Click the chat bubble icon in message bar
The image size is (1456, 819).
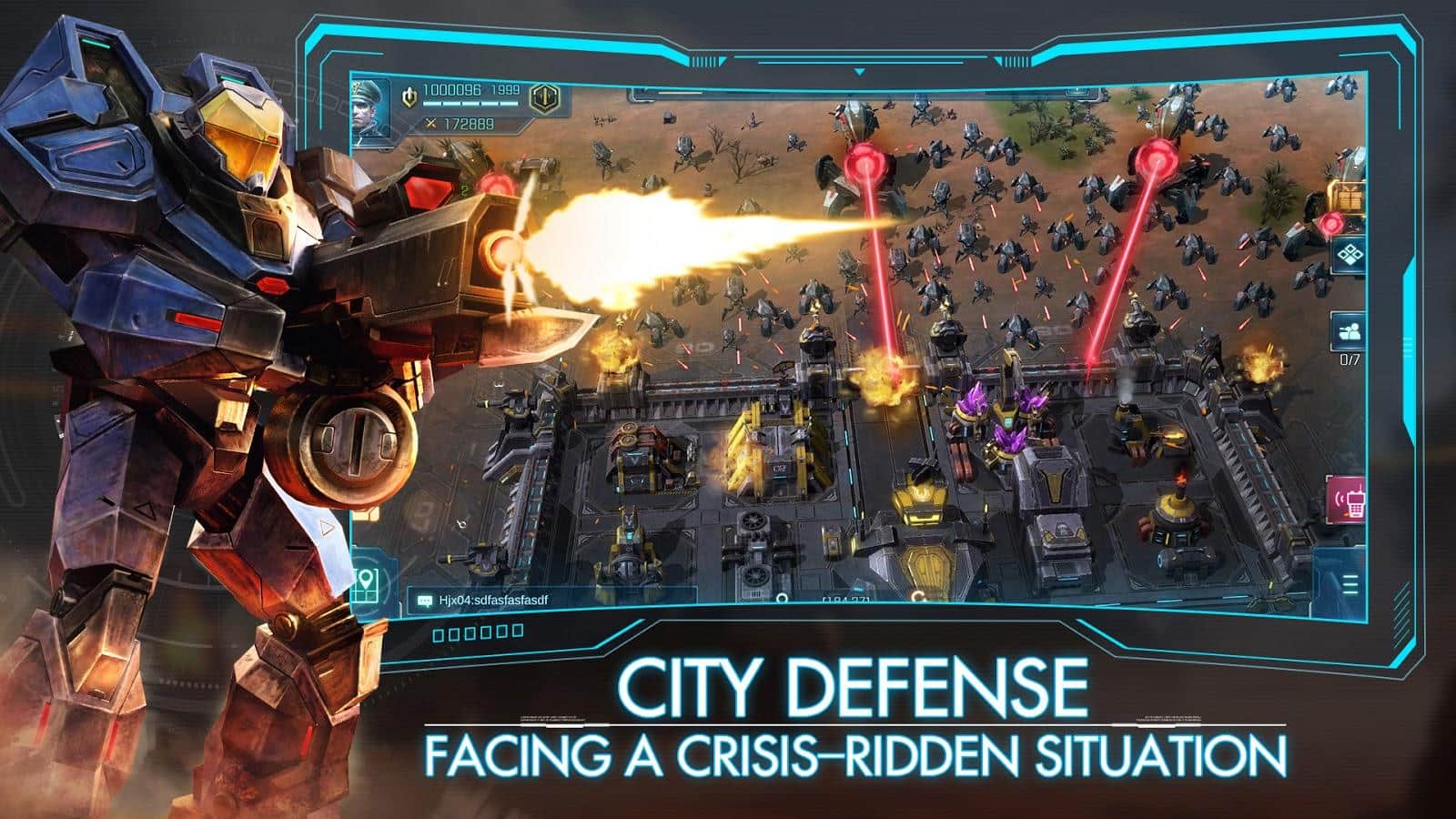(x=424, y=599)
